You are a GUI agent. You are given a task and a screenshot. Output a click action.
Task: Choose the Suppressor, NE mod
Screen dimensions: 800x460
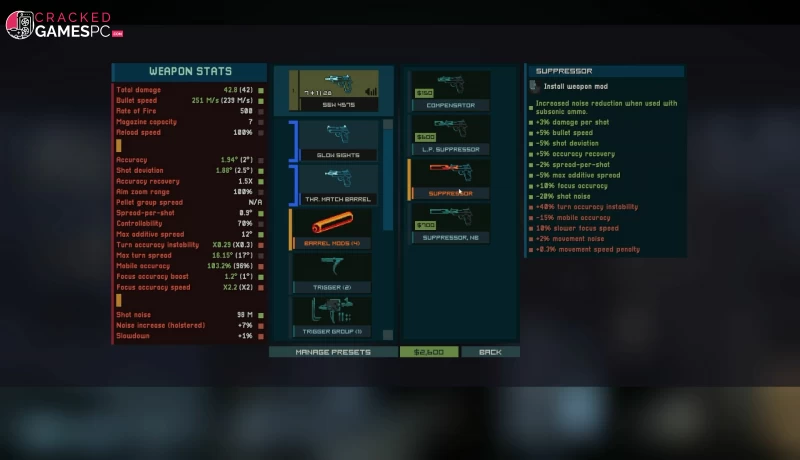point(450,223)
